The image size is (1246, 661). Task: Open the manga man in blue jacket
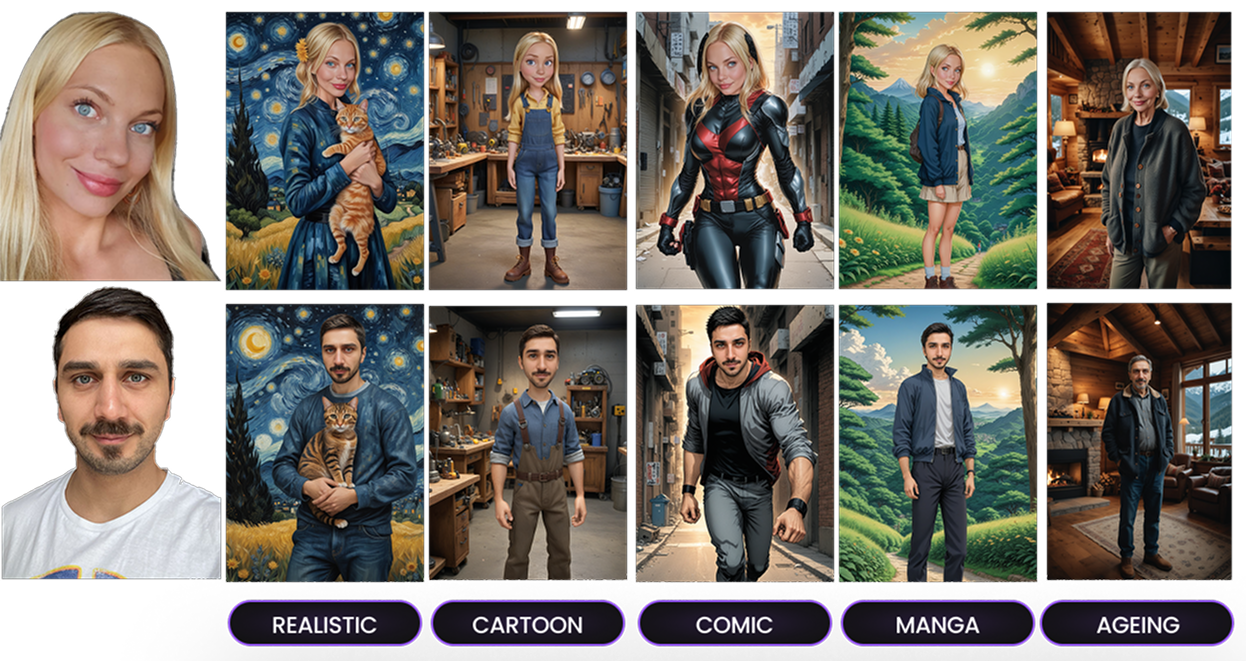(x=937, y=442)
